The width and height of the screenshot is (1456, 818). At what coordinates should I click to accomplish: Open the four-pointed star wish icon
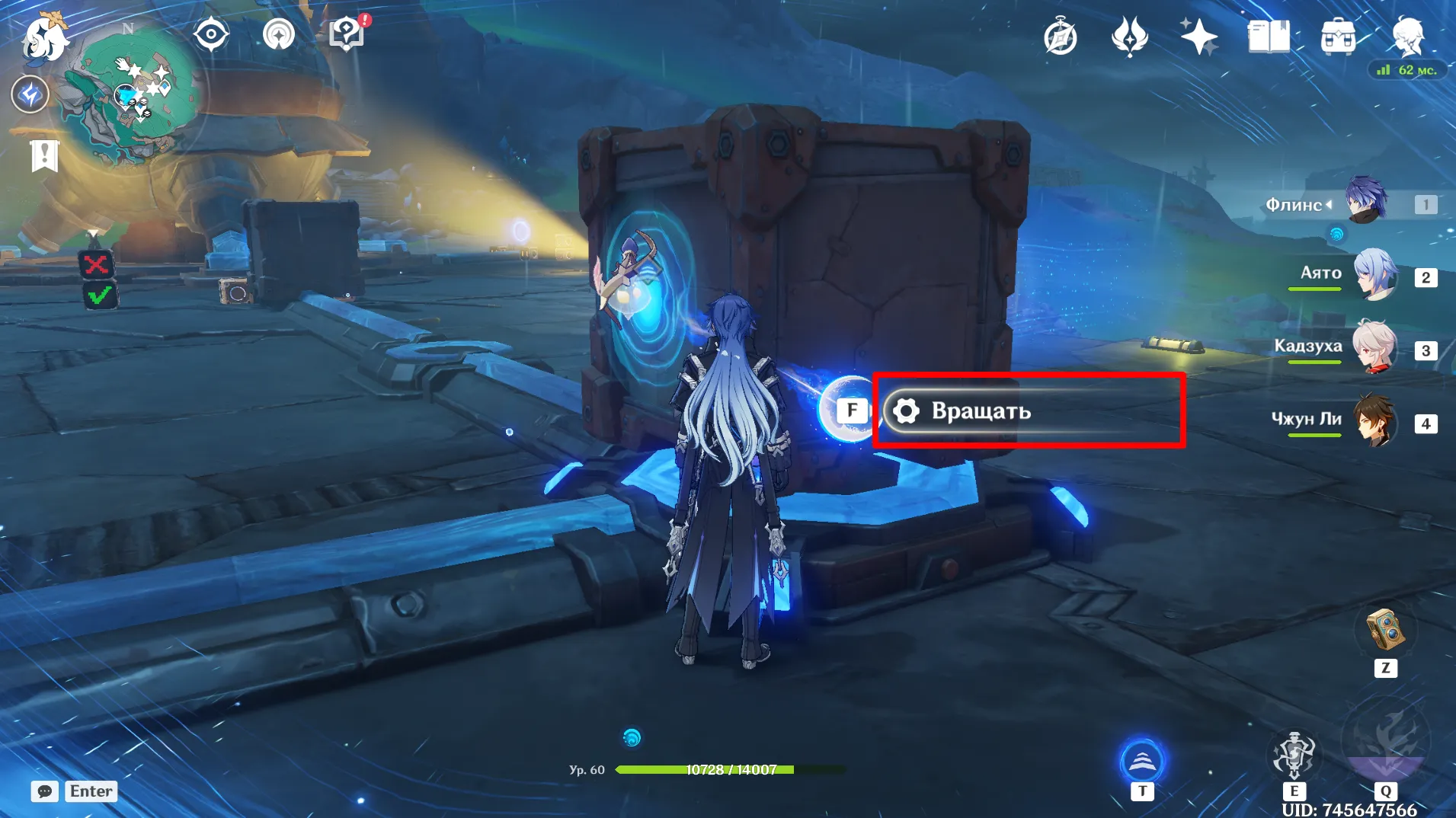pos(1198,37)
